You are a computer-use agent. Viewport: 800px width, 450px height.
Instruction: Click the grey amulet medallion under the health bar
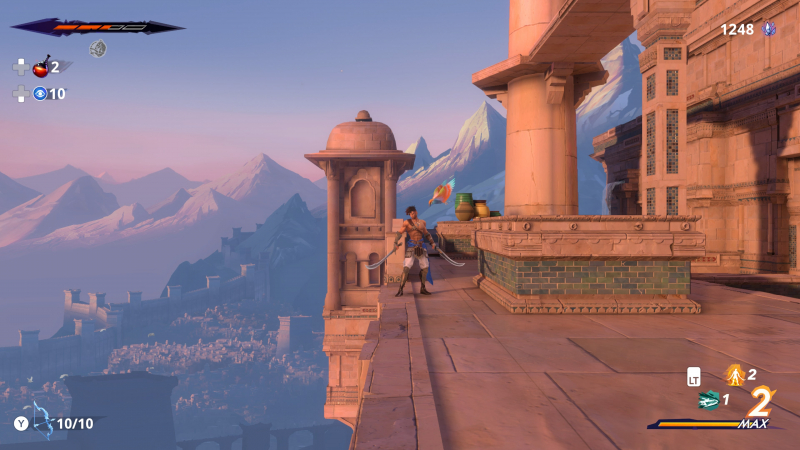[x=98, y=48]
